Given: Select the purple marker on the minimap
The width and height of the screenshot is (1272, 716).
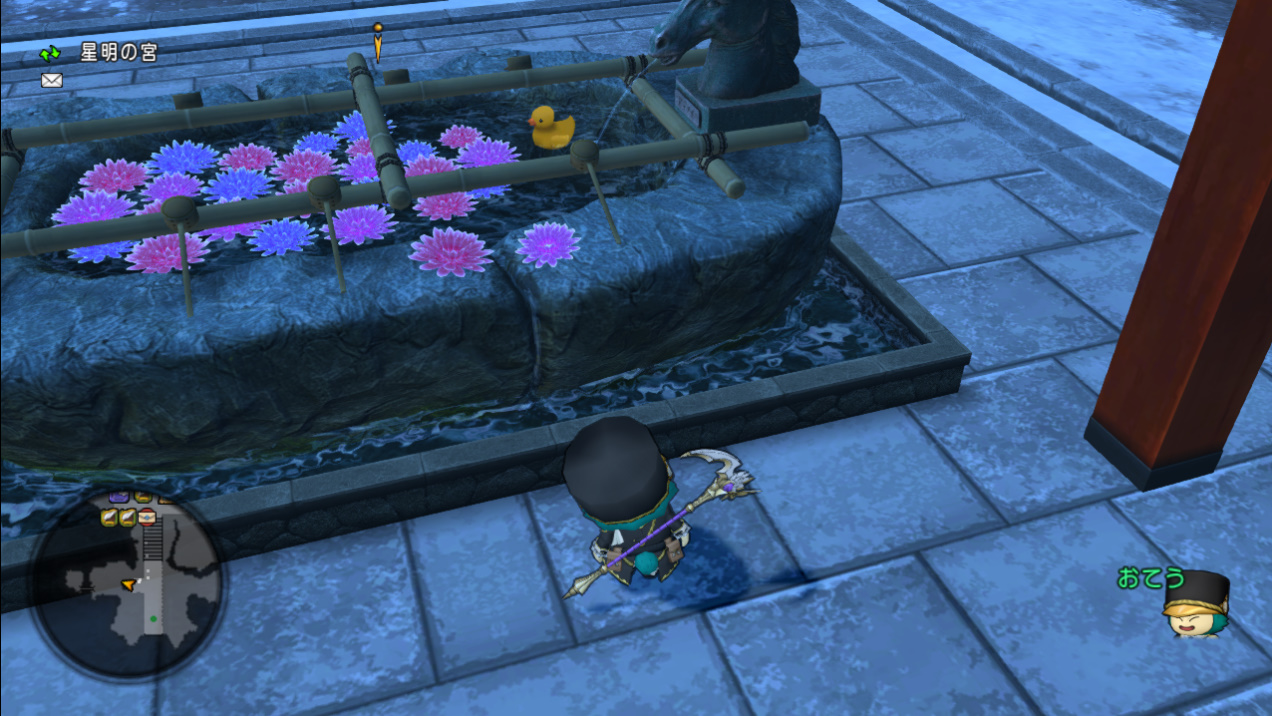Looking at the screenshot, I should [119, 496].
